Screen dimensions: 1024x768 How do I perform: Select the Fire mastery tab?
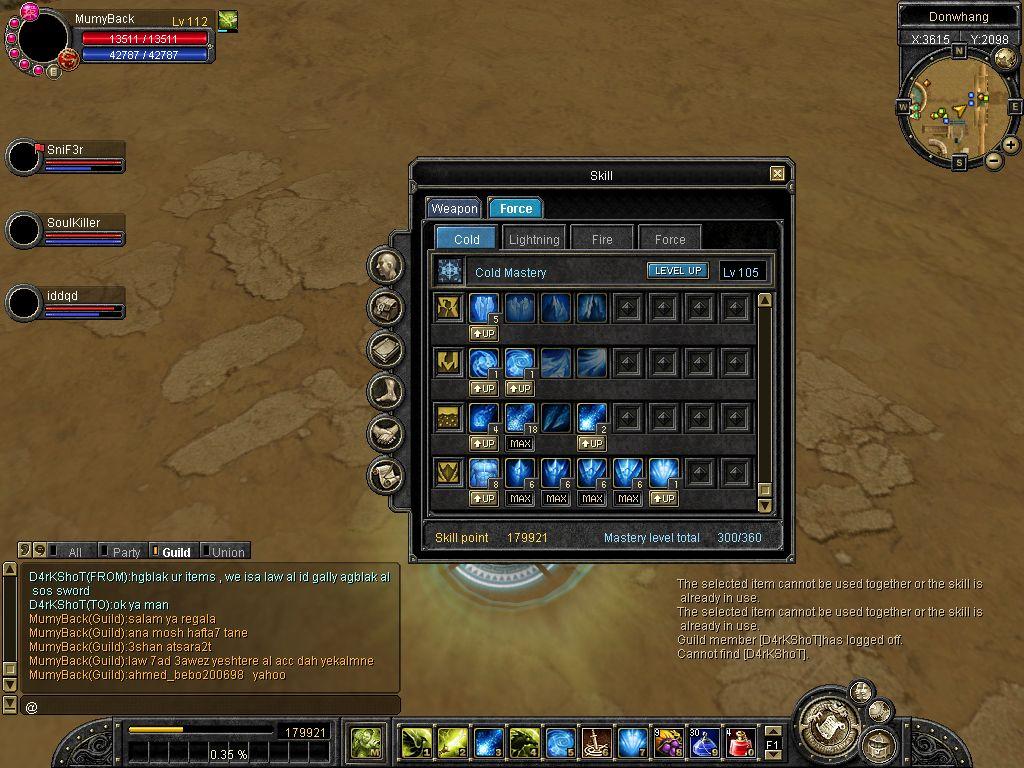pyautogui.click(x=602, y=239)
